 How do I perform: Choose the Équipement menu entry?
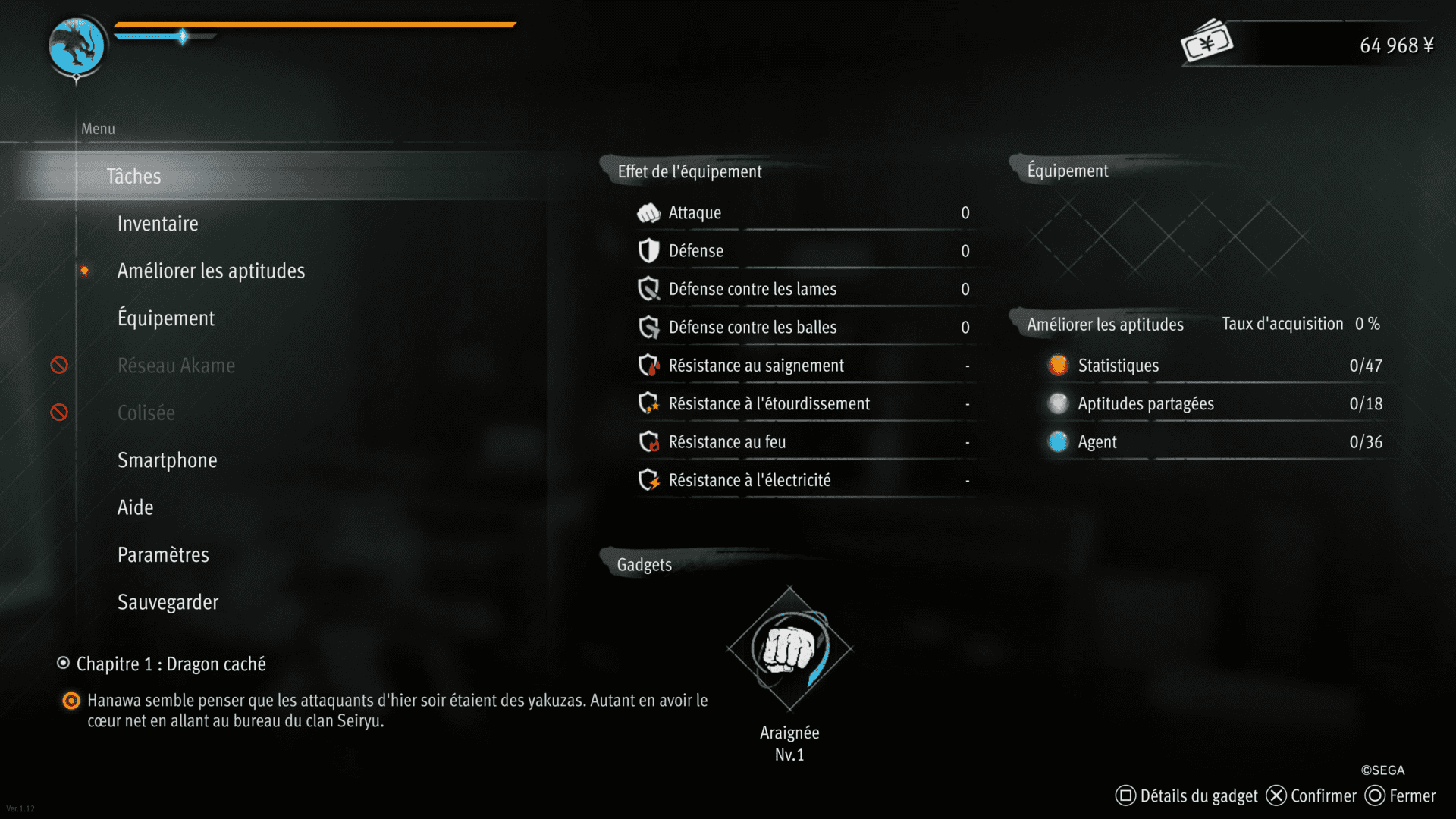(166, 318)
